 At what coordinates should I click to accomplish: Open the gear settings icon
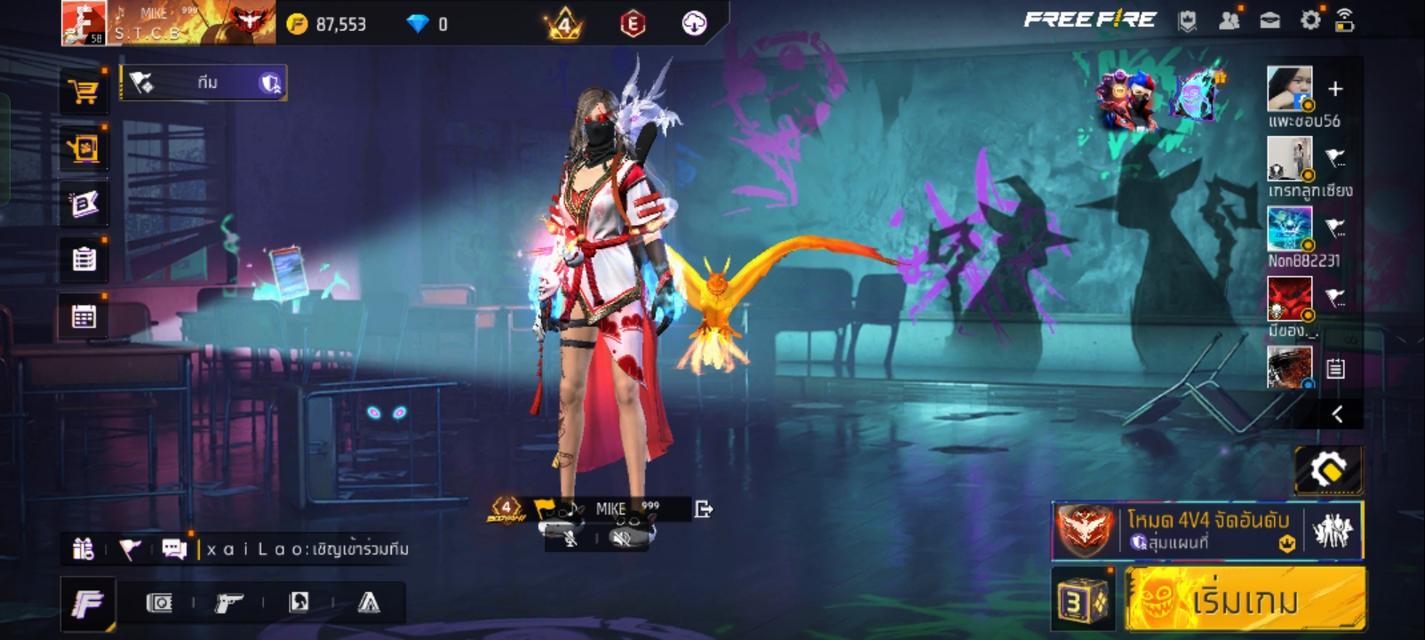(1310, 20)
